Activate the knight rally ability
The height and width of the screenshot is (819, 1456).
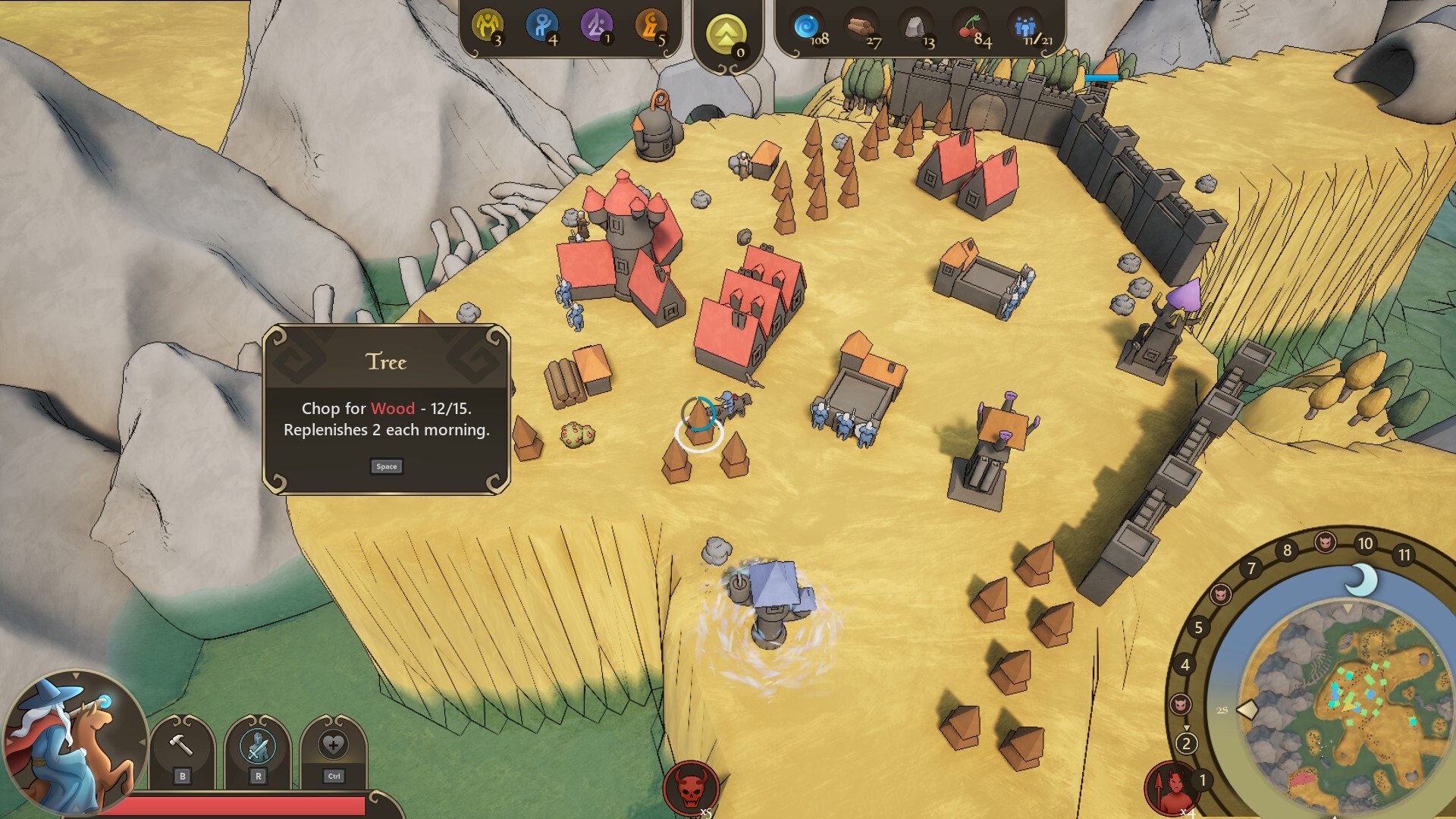click(x=258, y=745)
